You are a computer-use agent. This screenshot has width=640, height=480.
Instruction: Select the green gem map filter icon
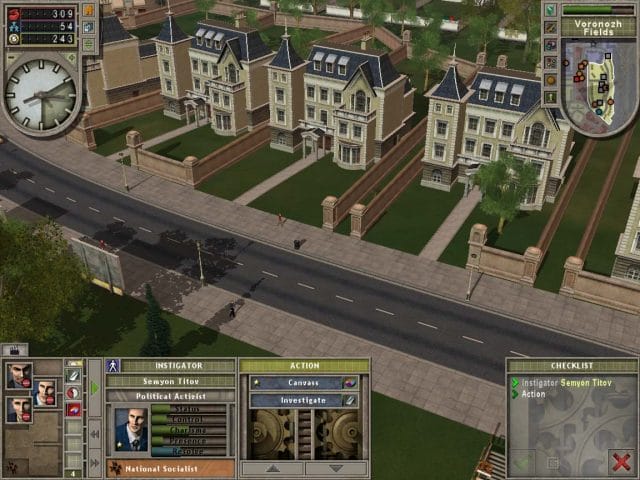tap(550, 10)
